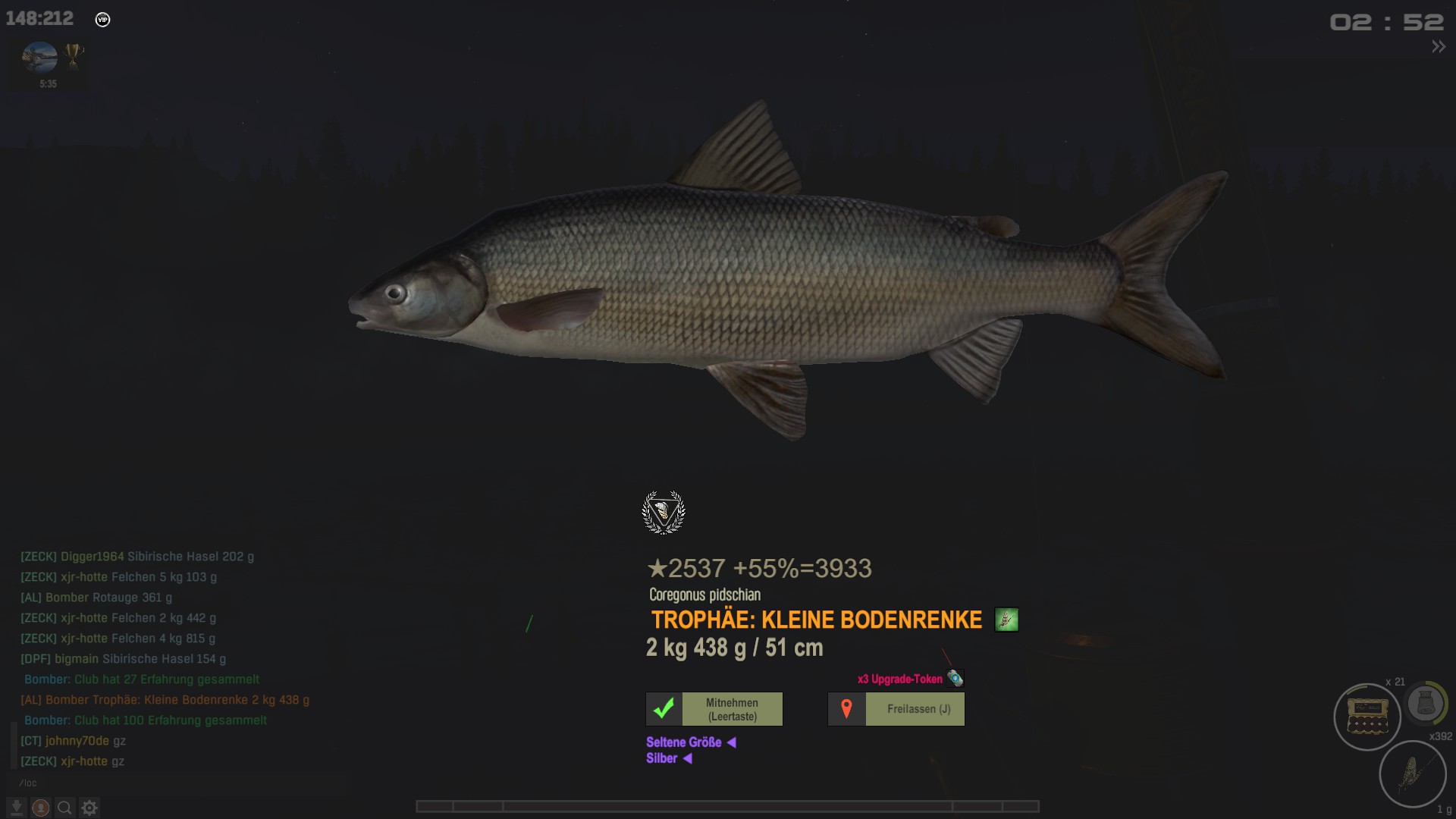Click the gold trophy cup icon
Image resolution: width=1456 pixels, height=819 pixels.
74,55
